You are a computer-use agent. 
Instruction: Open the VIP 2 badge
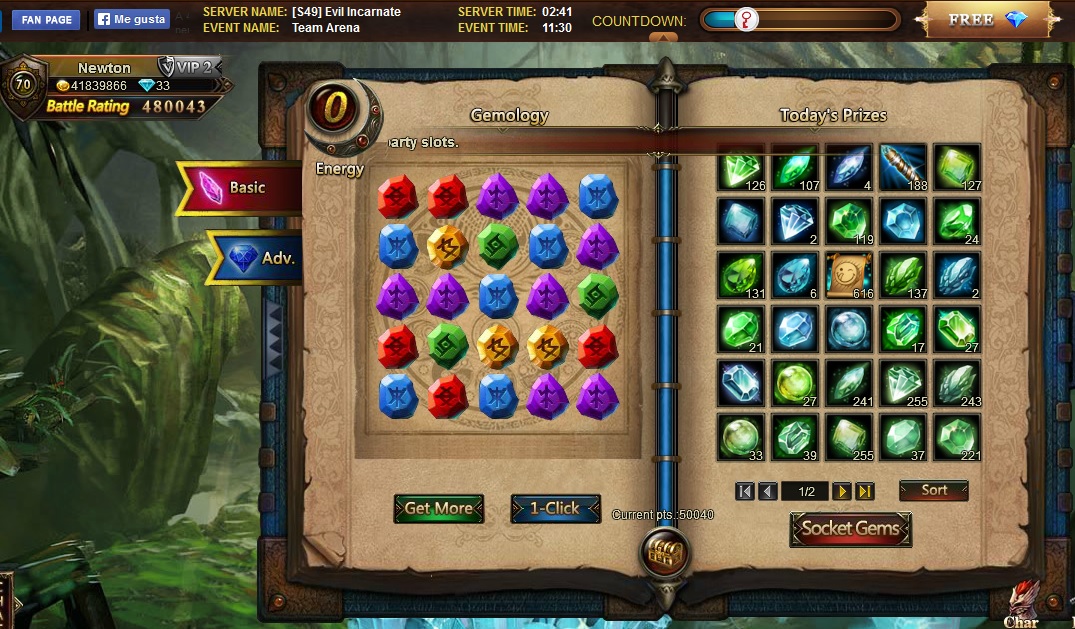pos(188,67)
